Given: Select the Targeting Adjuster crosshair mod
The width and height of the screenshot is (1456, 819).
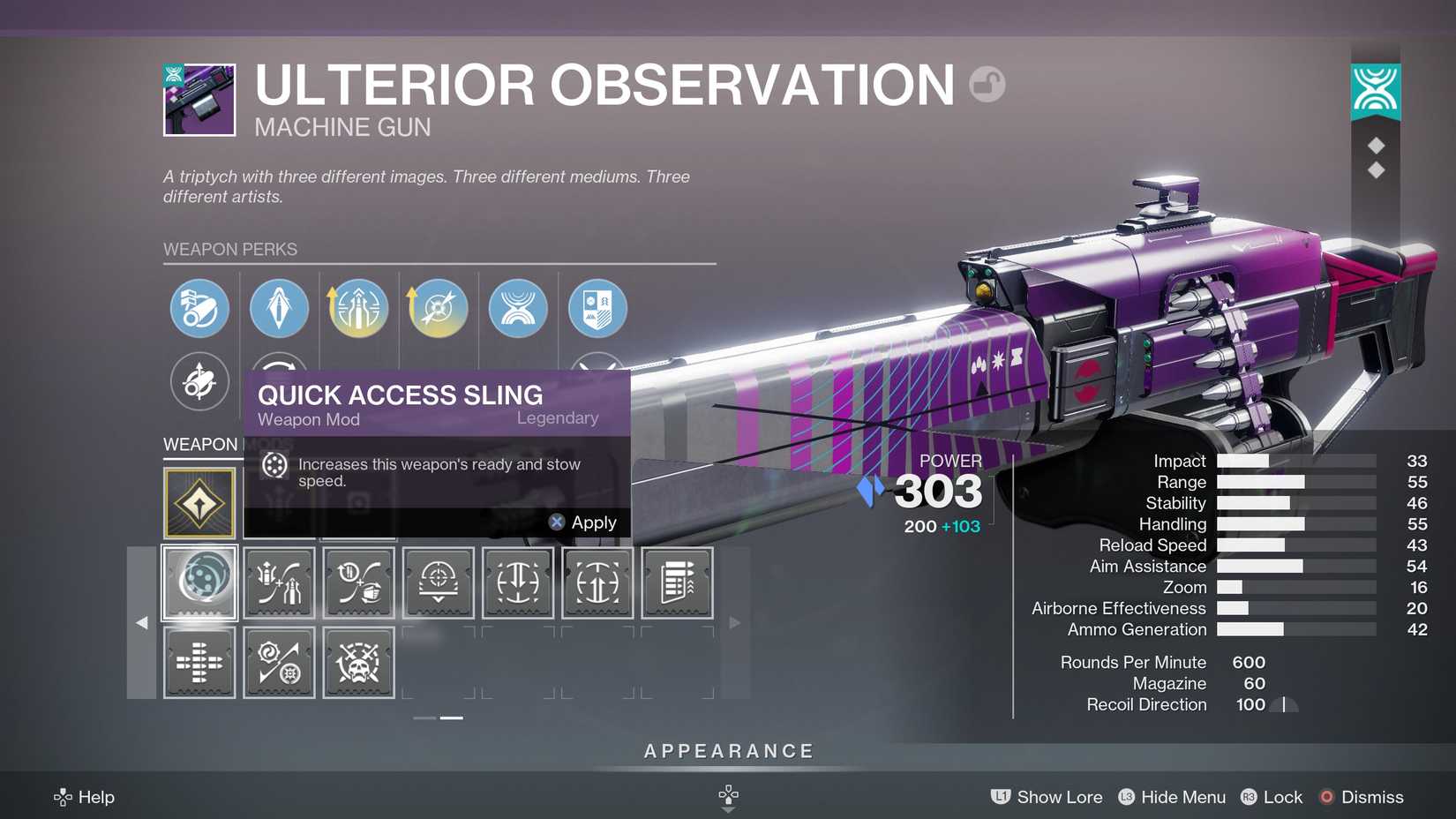Looking at the screenshot, I should pyautogui.click(x=438, y=582).
